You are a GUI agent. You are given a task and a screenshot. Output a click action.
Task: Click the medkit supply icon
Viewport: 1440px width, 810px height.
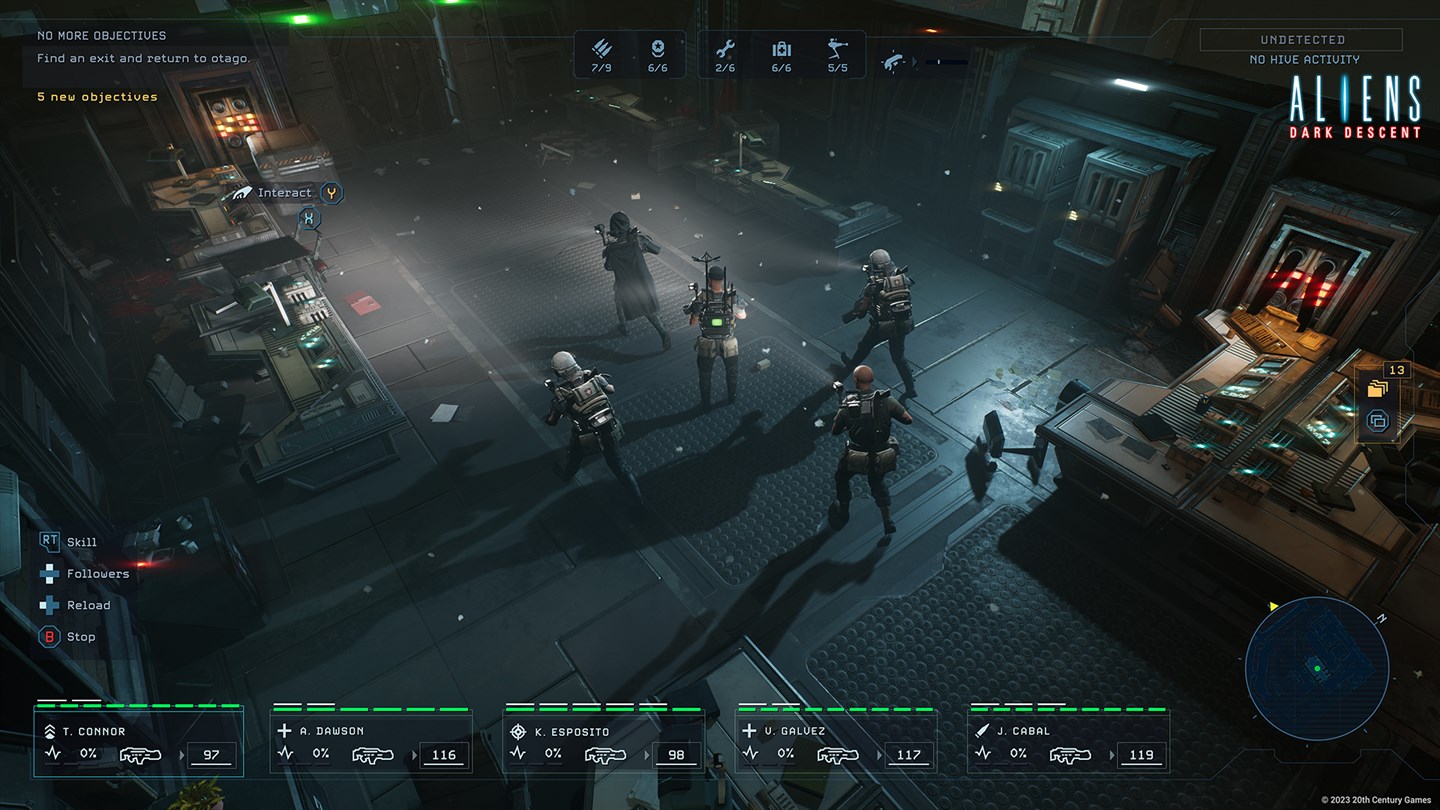(x=781, y=49)
